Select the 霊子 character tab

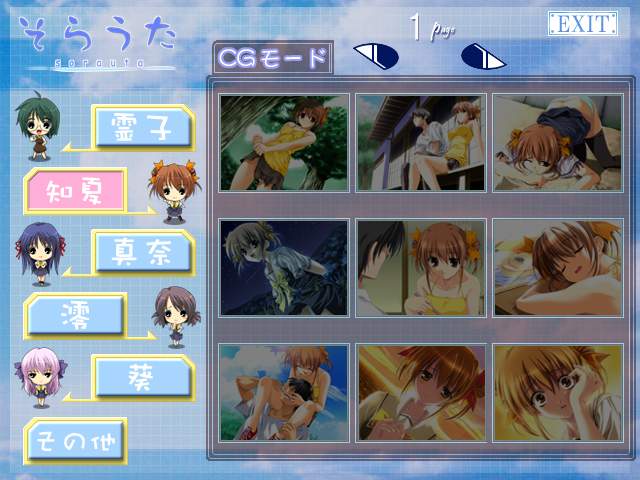pos(142,126)
